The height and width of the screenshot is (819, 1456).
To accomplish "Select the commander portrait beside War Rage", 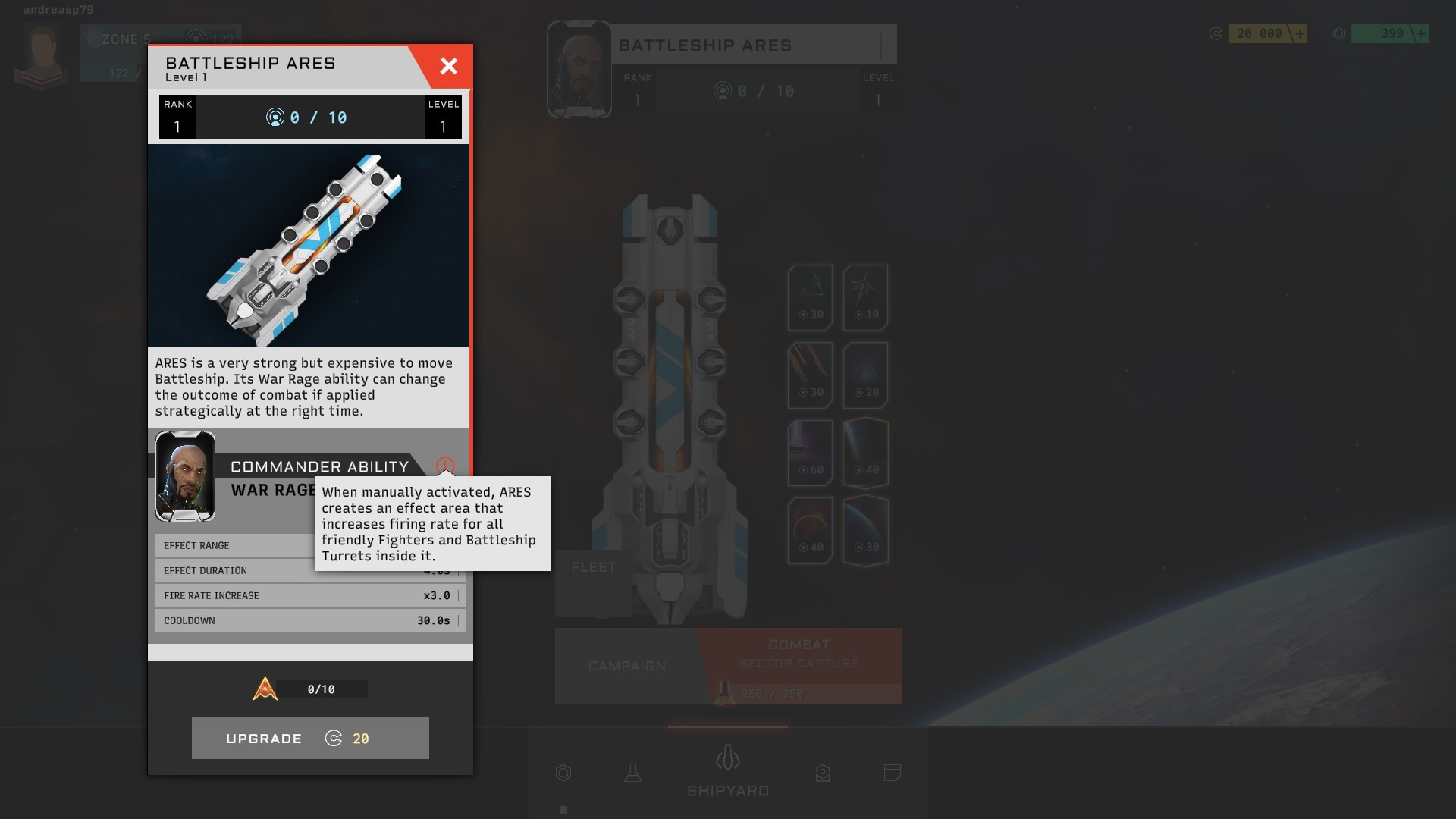I will (185, 477).
